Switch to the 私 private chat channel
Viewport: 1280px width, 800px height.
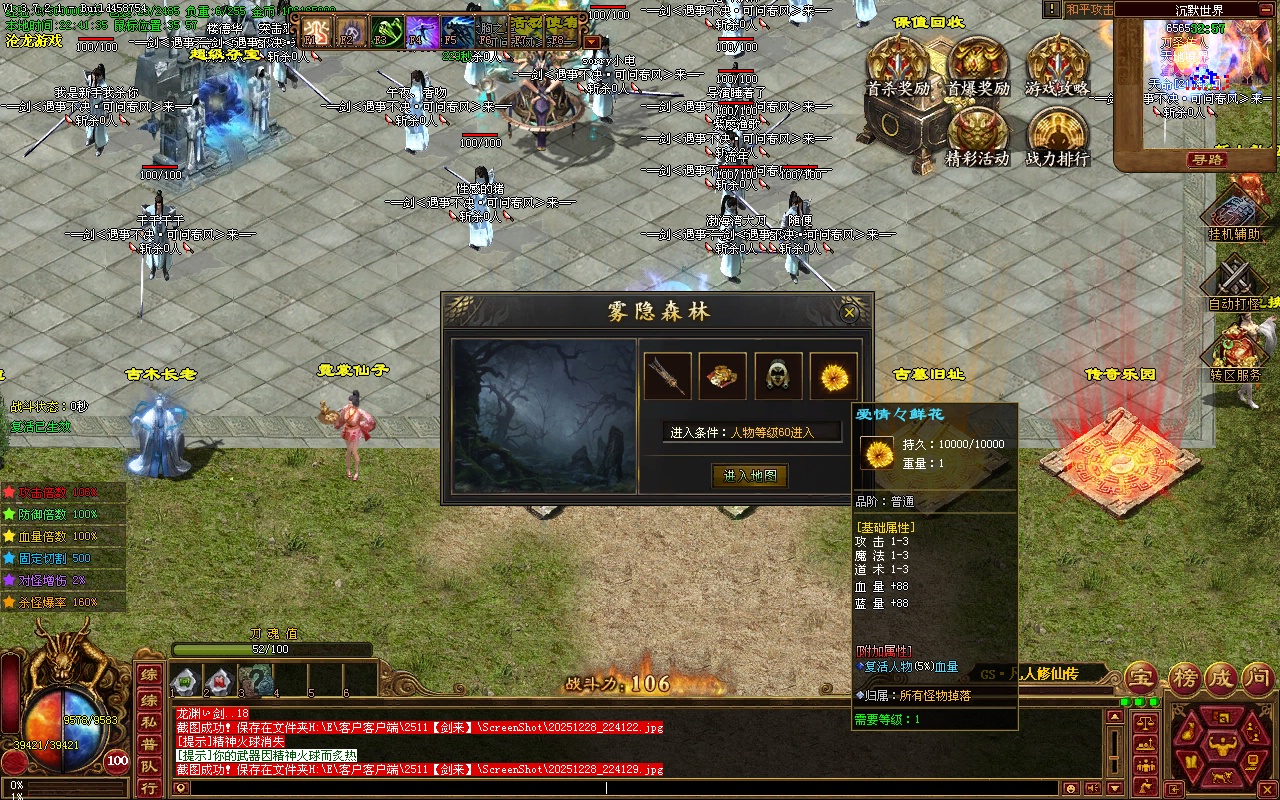point(148,721)
